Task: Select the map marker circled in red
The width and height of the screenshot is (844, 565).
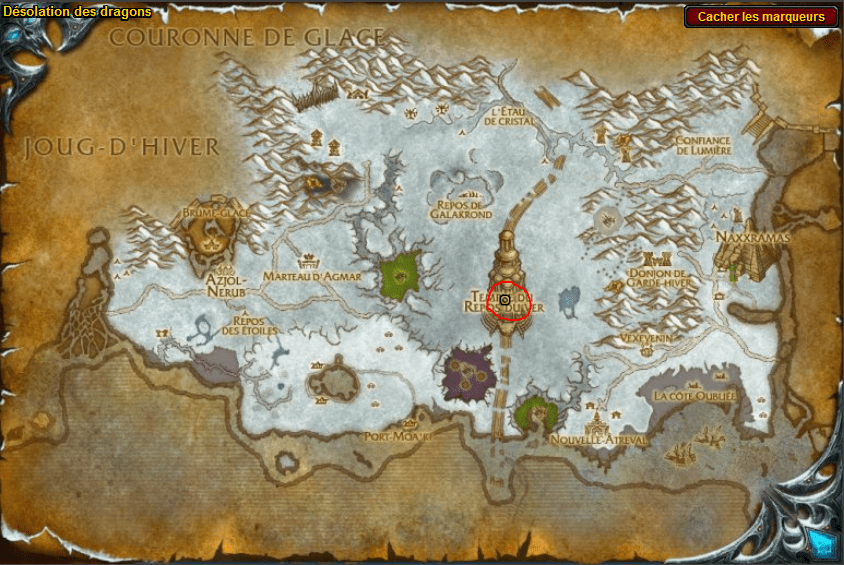Action: 506,300
